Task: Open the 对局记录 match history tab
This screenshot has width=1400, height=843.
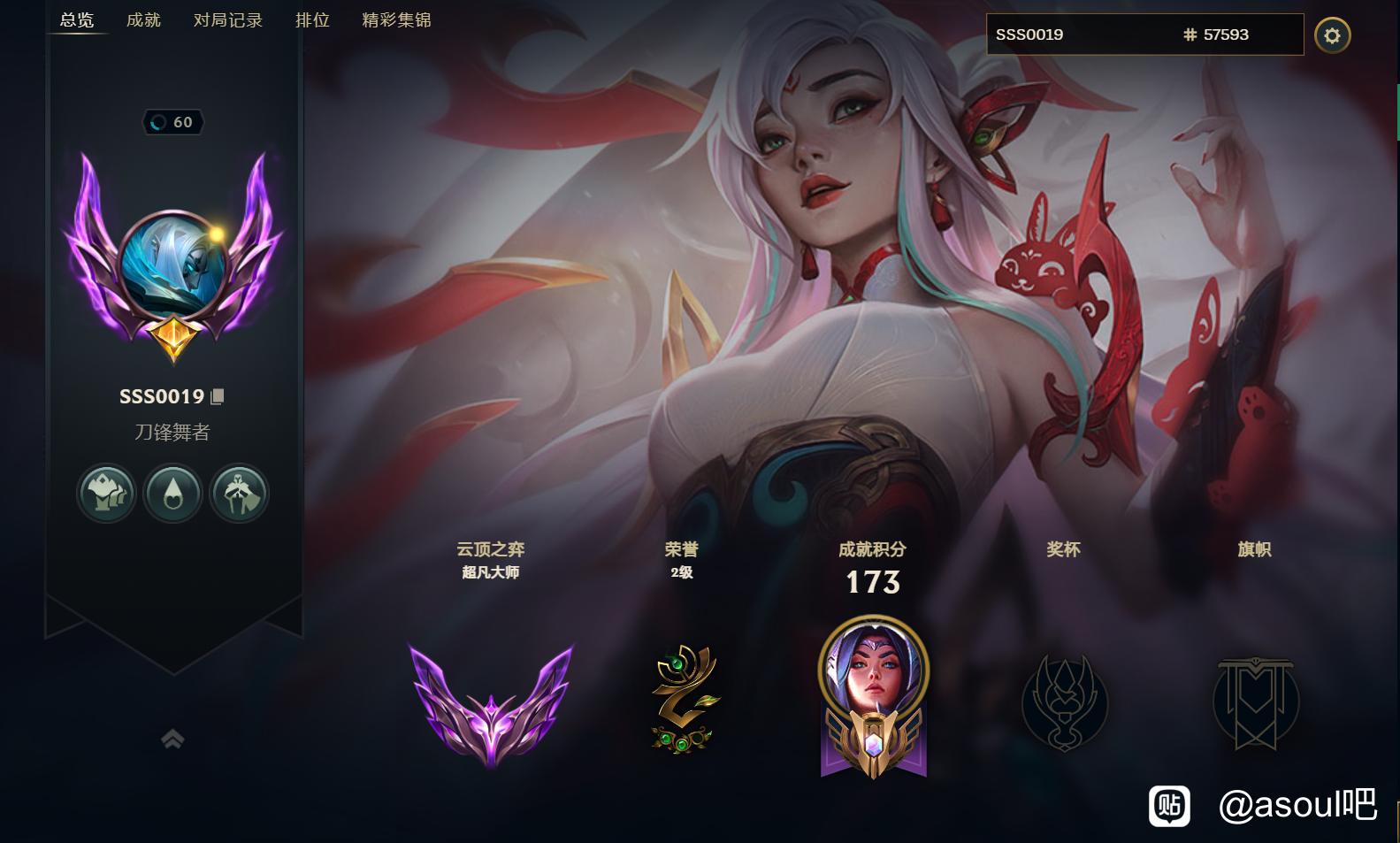Action: (x=228, y=19)
